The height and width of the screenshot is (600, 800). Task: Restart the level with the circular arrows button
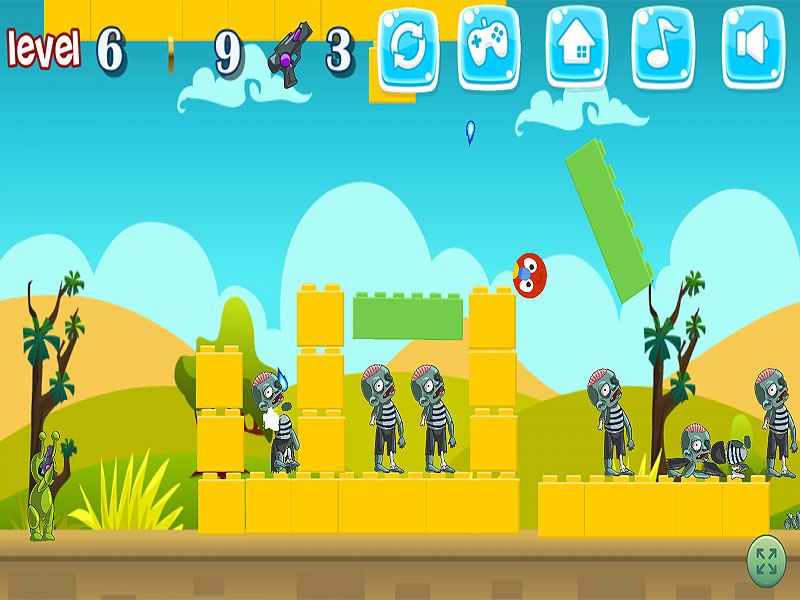pos(407,45)
